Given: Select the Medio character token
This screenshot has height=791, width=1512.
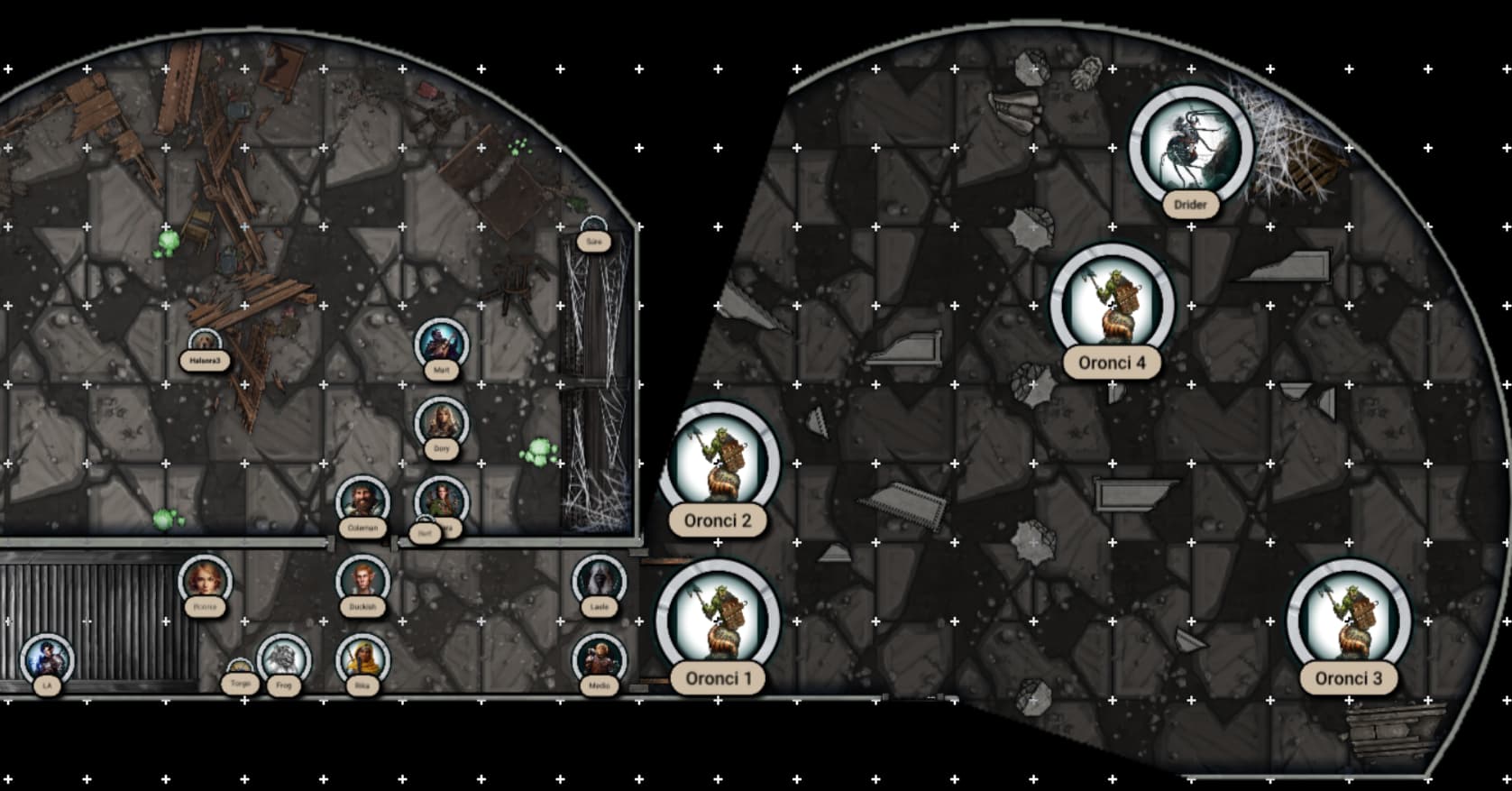Looking at the screenshot, I should pos(599,659).
